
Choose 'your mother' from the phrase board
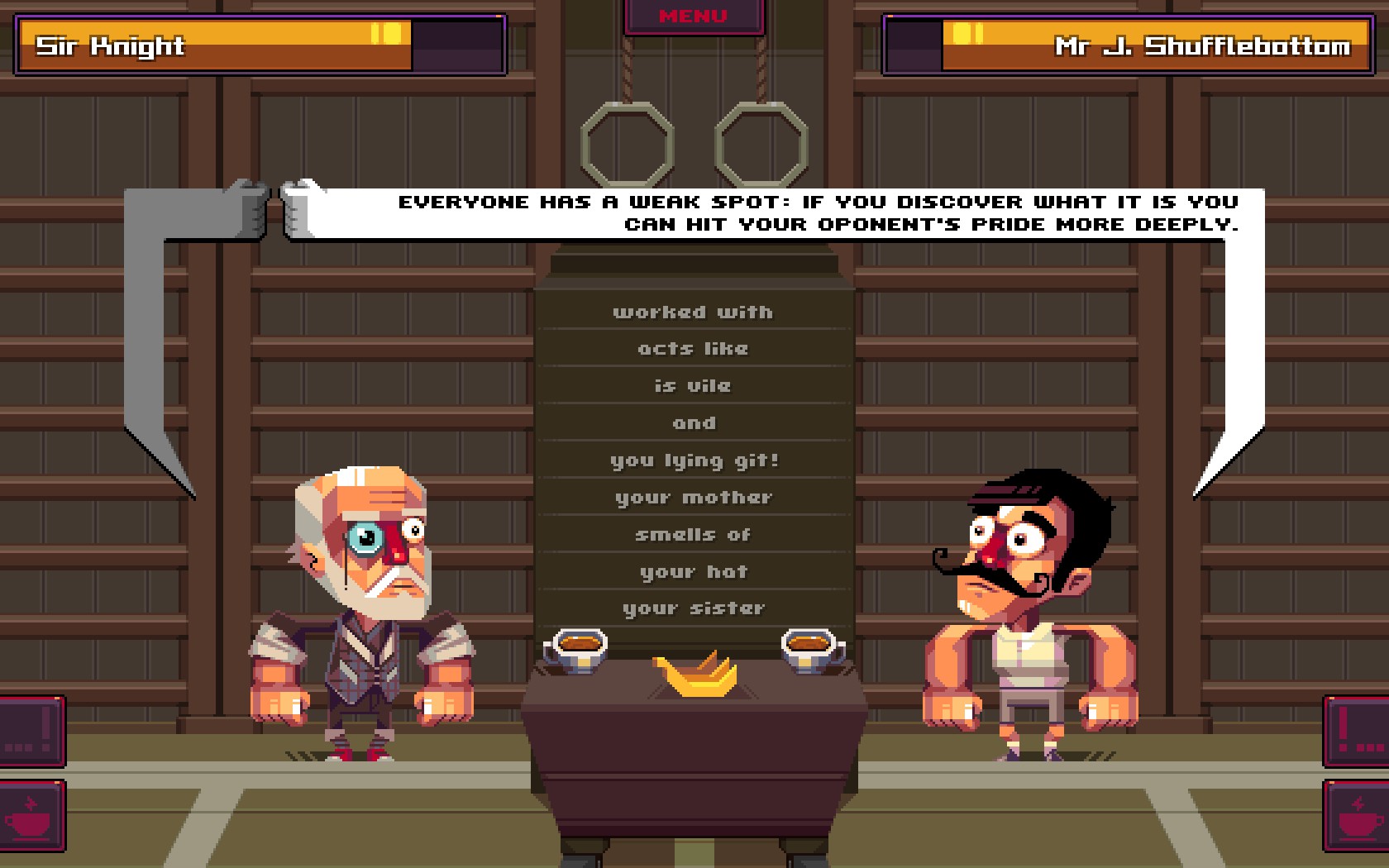(x=694, y=497)
